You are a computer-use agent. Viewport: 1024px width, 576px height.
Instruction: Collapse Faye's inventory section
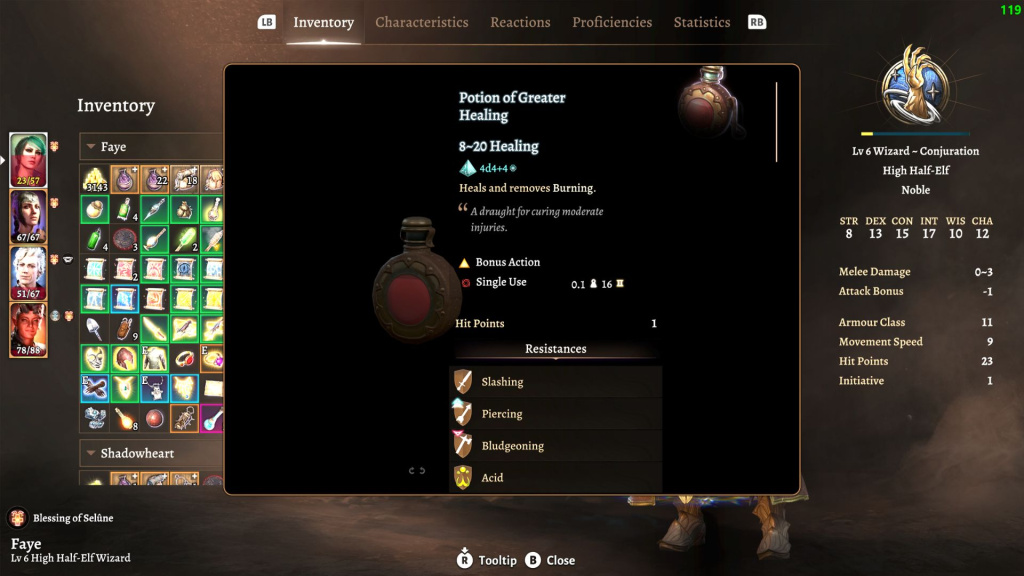(89, 147)
